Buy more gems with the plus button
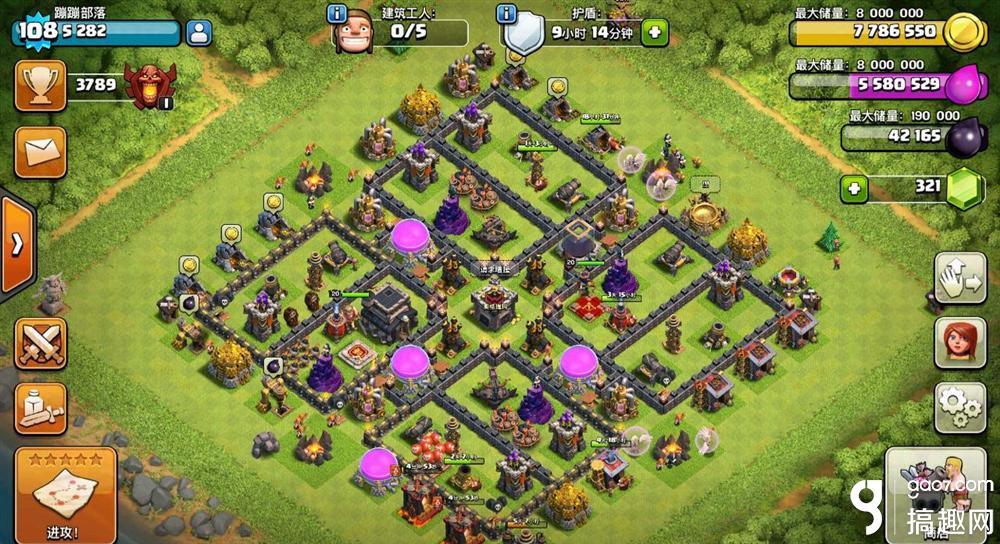The width and height of the screenshot is (1000, 544). [853, 188]
